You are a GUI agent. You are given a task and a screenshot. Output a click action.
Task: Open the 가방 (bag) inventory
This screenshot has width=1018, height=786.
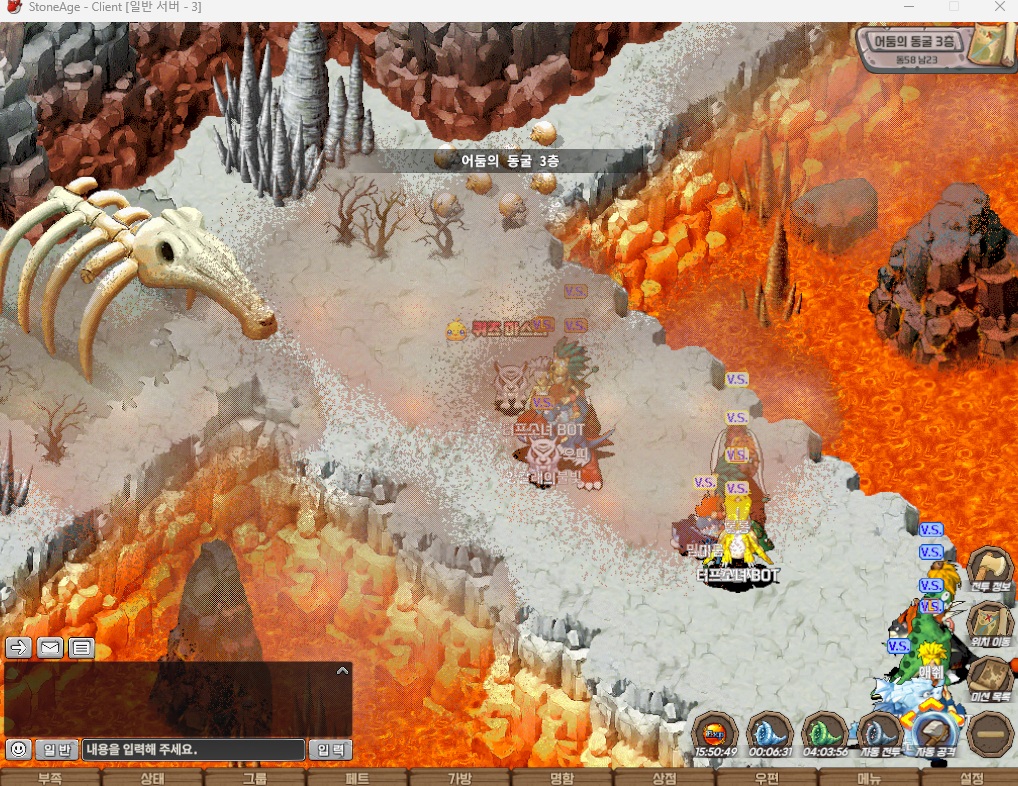(x=459, y=778)
